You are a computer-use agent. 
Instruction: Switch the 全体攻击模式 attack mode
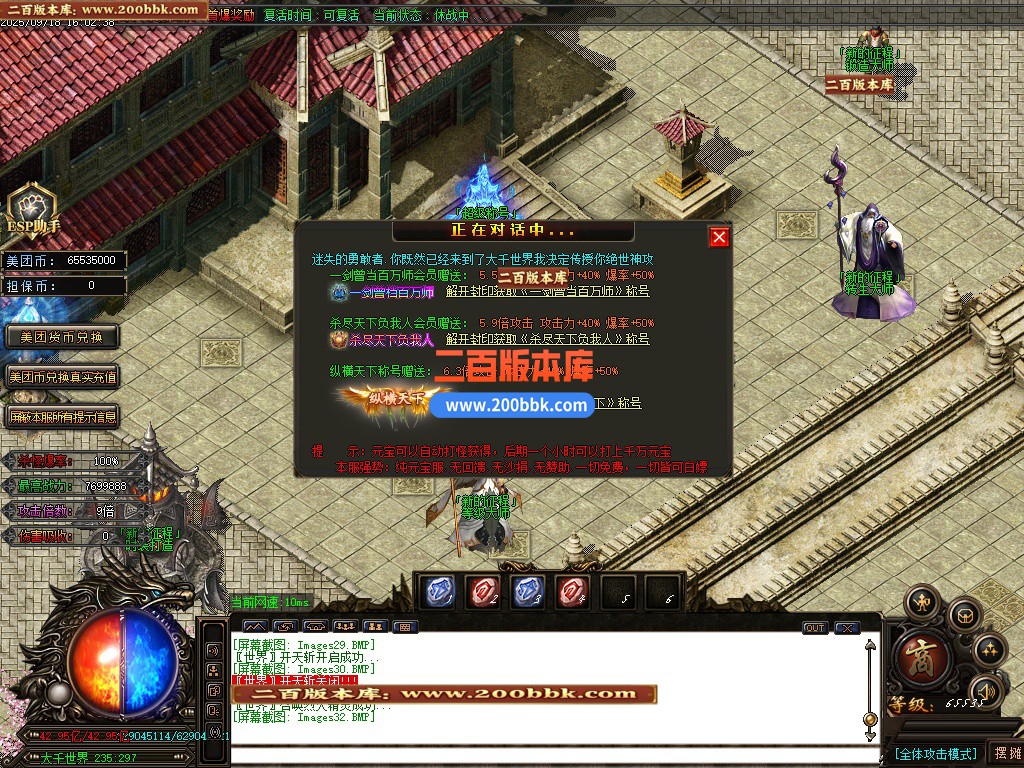coord(935,753)
